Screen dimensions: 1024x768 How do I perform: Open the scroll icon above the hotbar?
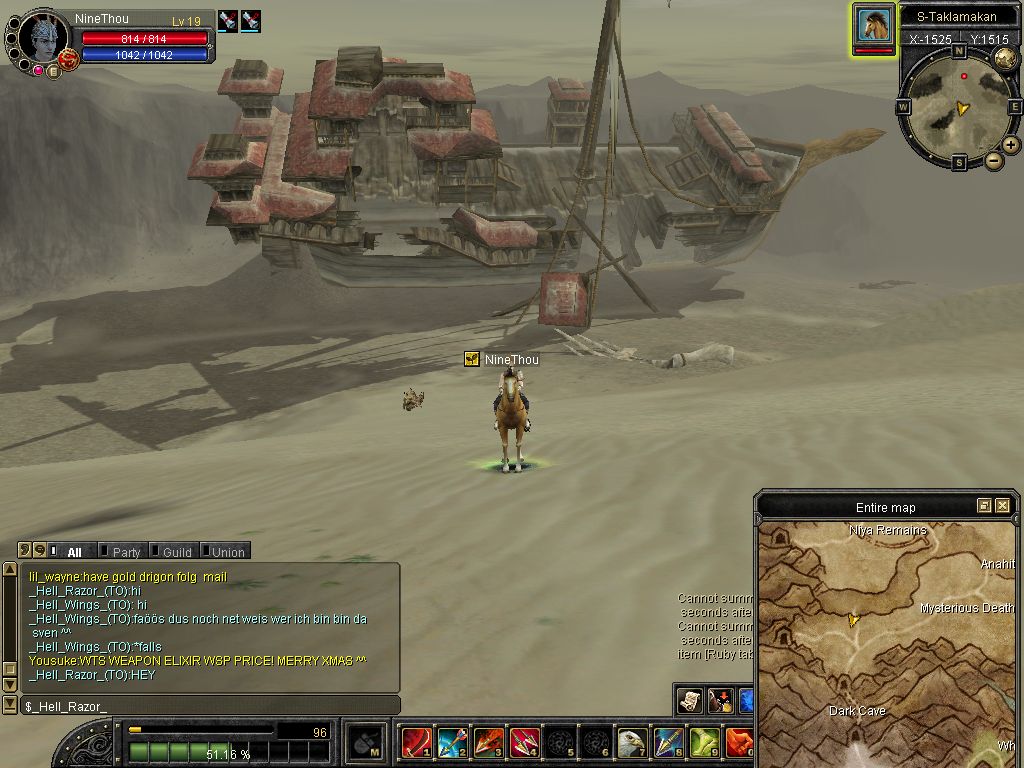tap(689, 700)
